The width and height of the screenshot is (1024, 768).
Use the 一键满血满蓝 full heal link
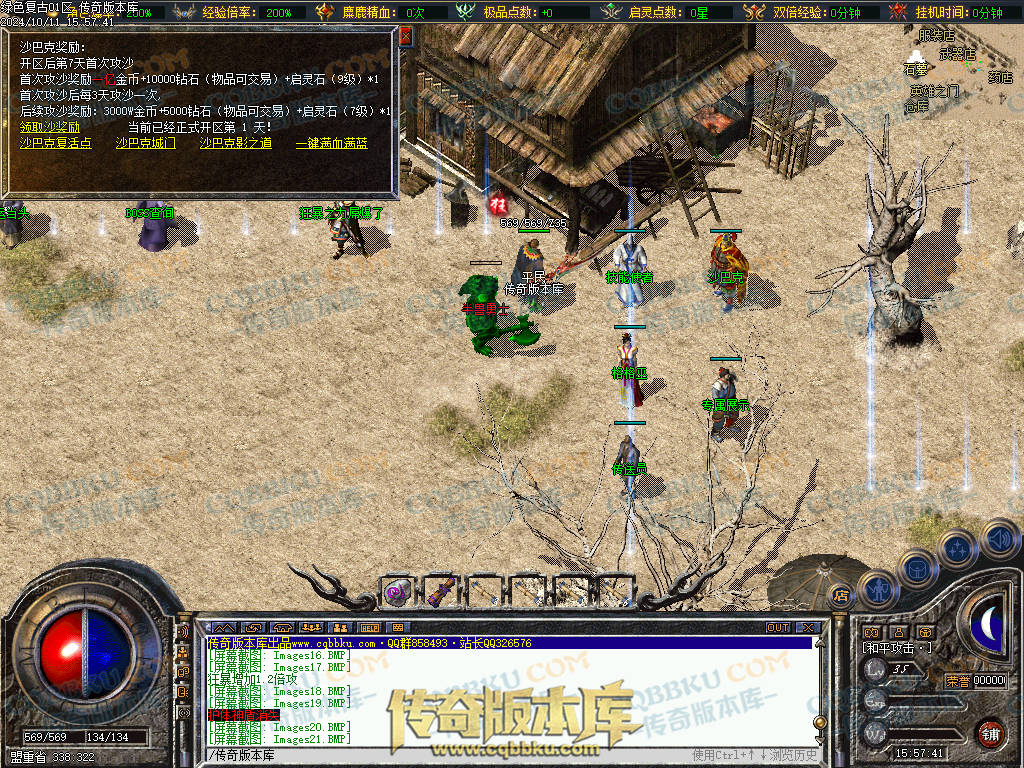coord(331,143)
